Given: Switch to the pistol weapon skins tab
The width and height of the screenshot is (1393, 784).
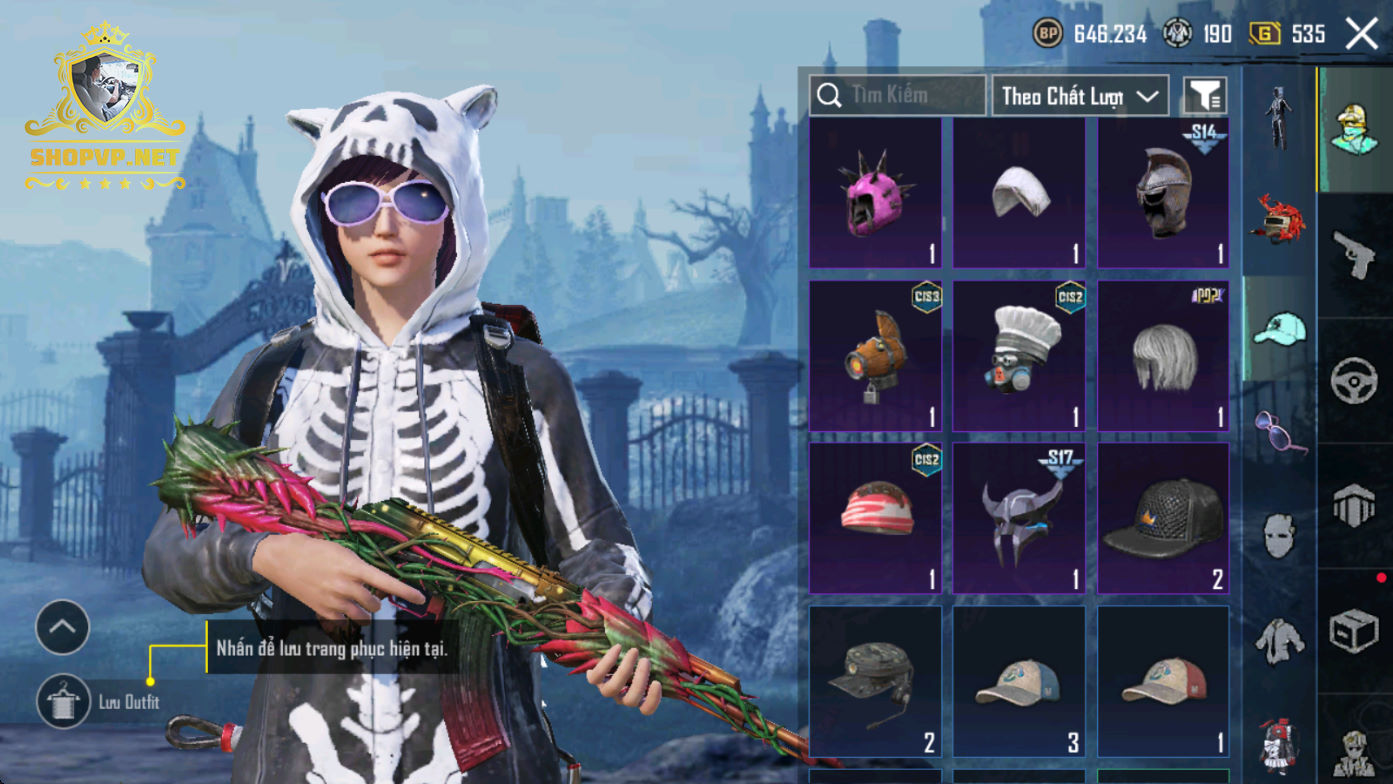Looking at the screenshot, I should coord(1355,255).
